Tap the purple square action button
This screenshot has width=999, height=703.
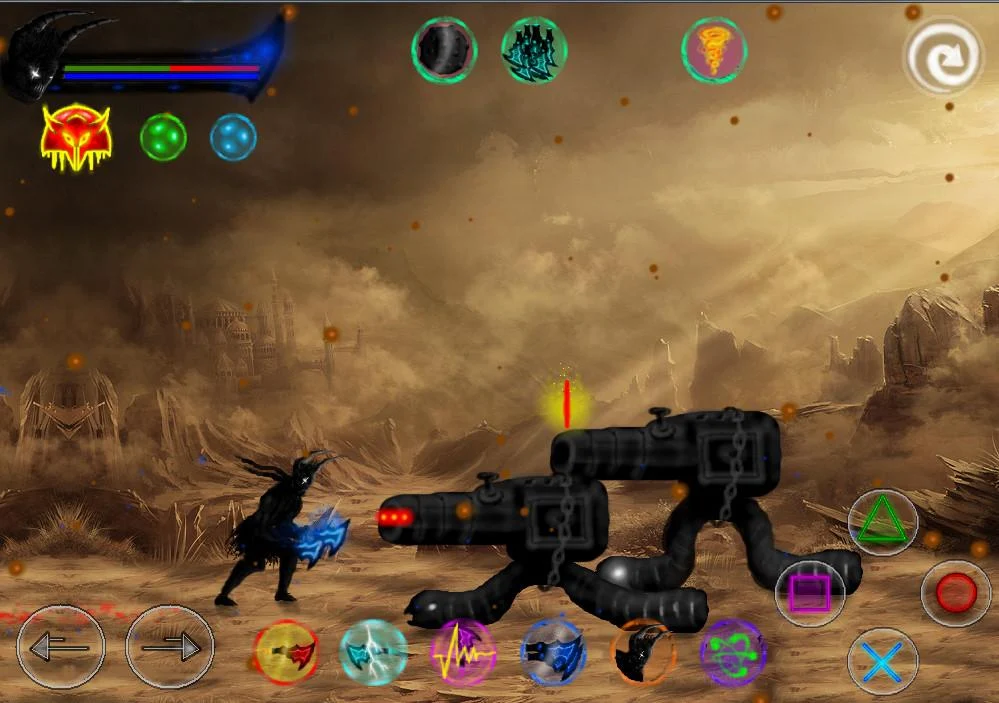point(810,593)
